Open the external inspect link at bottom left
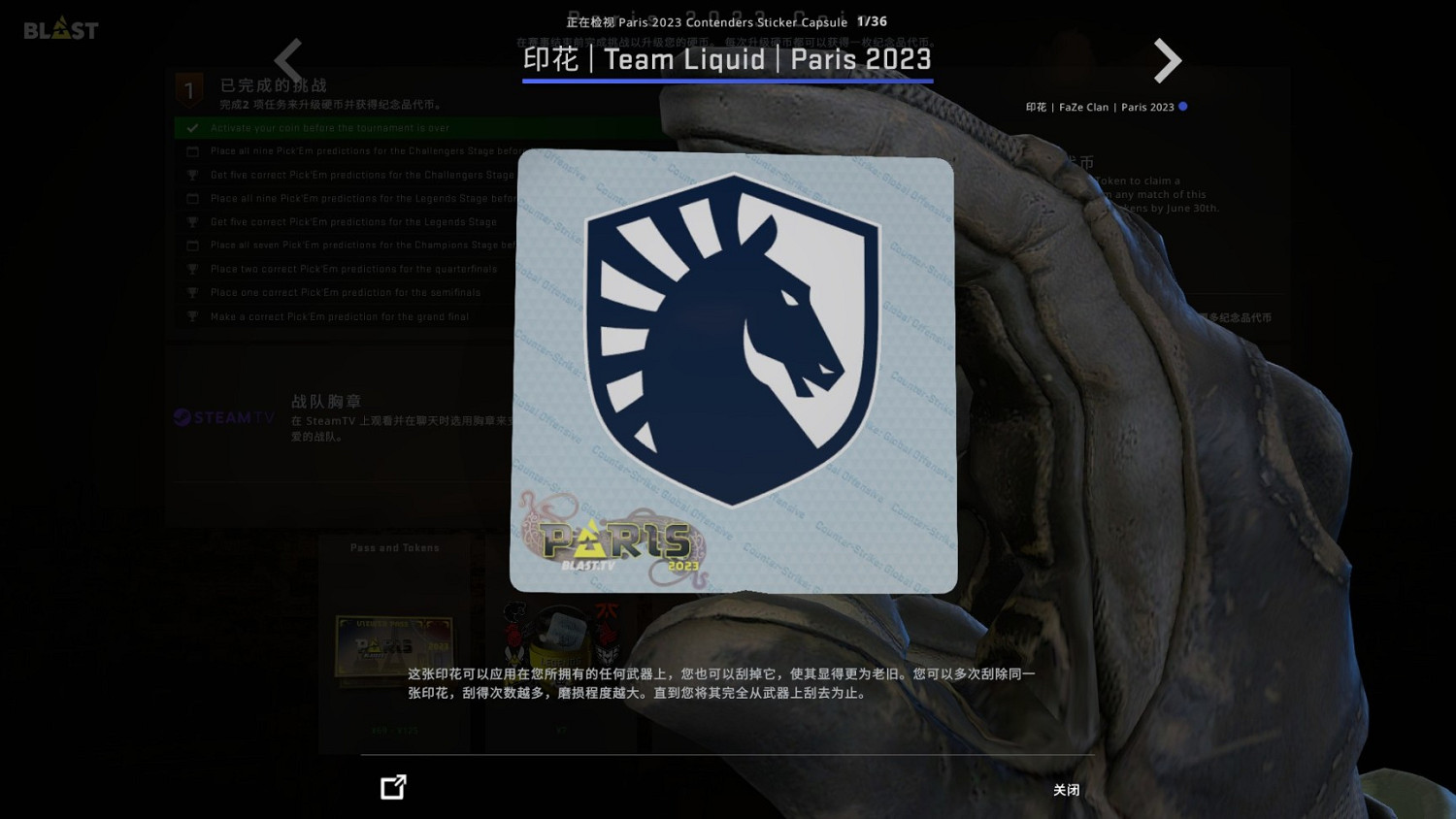 392,787
